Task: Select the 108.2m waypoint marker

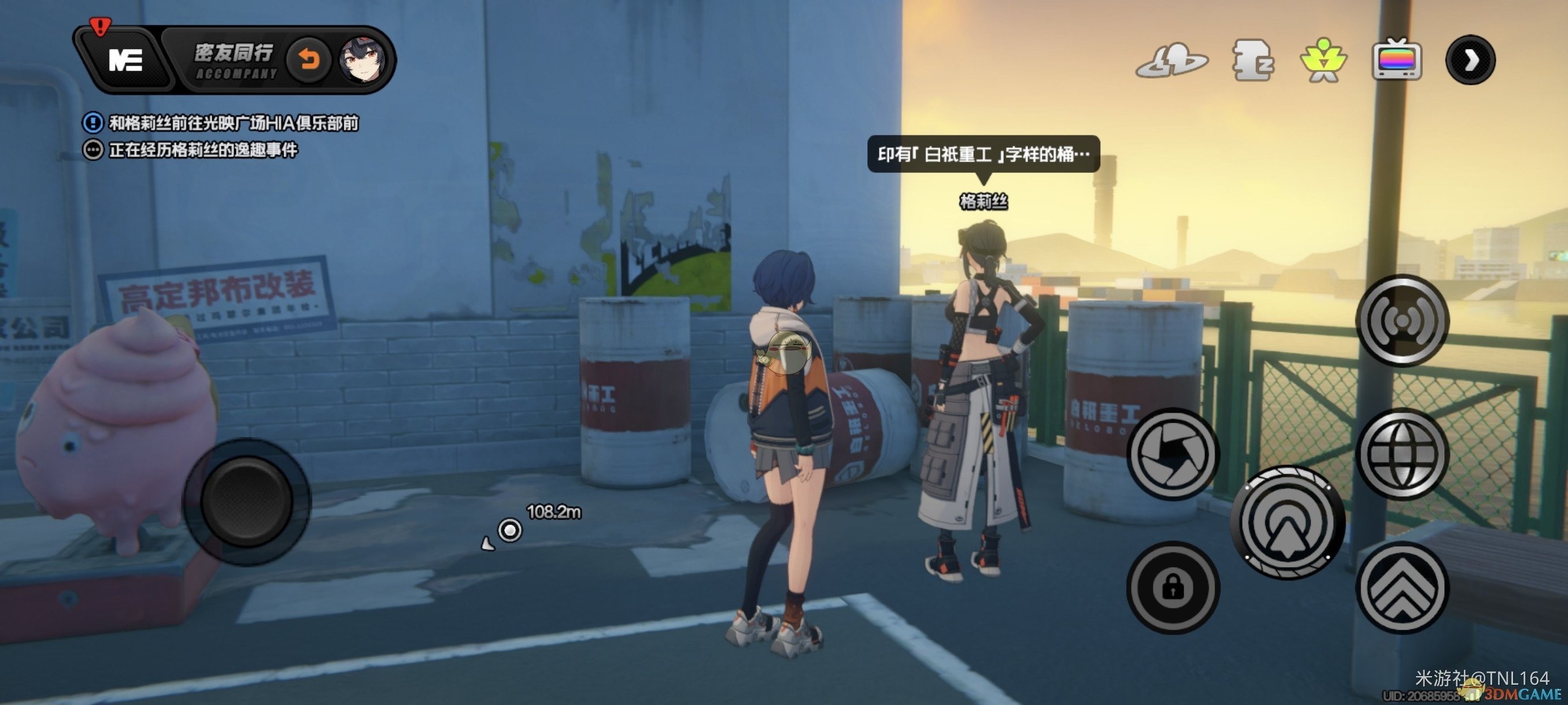Action: (x=510, y=530)
